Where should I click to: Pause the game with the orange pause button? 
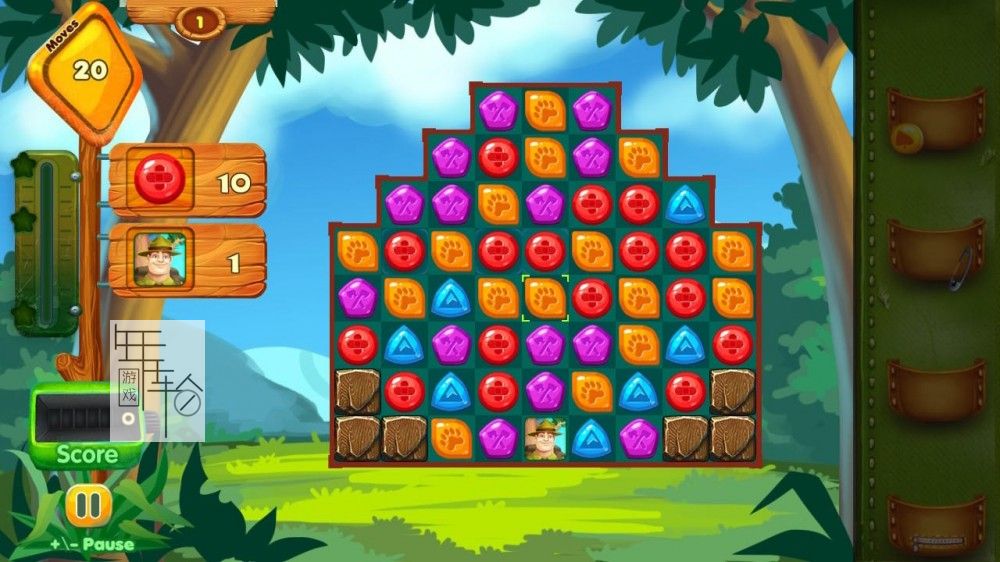pos(87,505)
